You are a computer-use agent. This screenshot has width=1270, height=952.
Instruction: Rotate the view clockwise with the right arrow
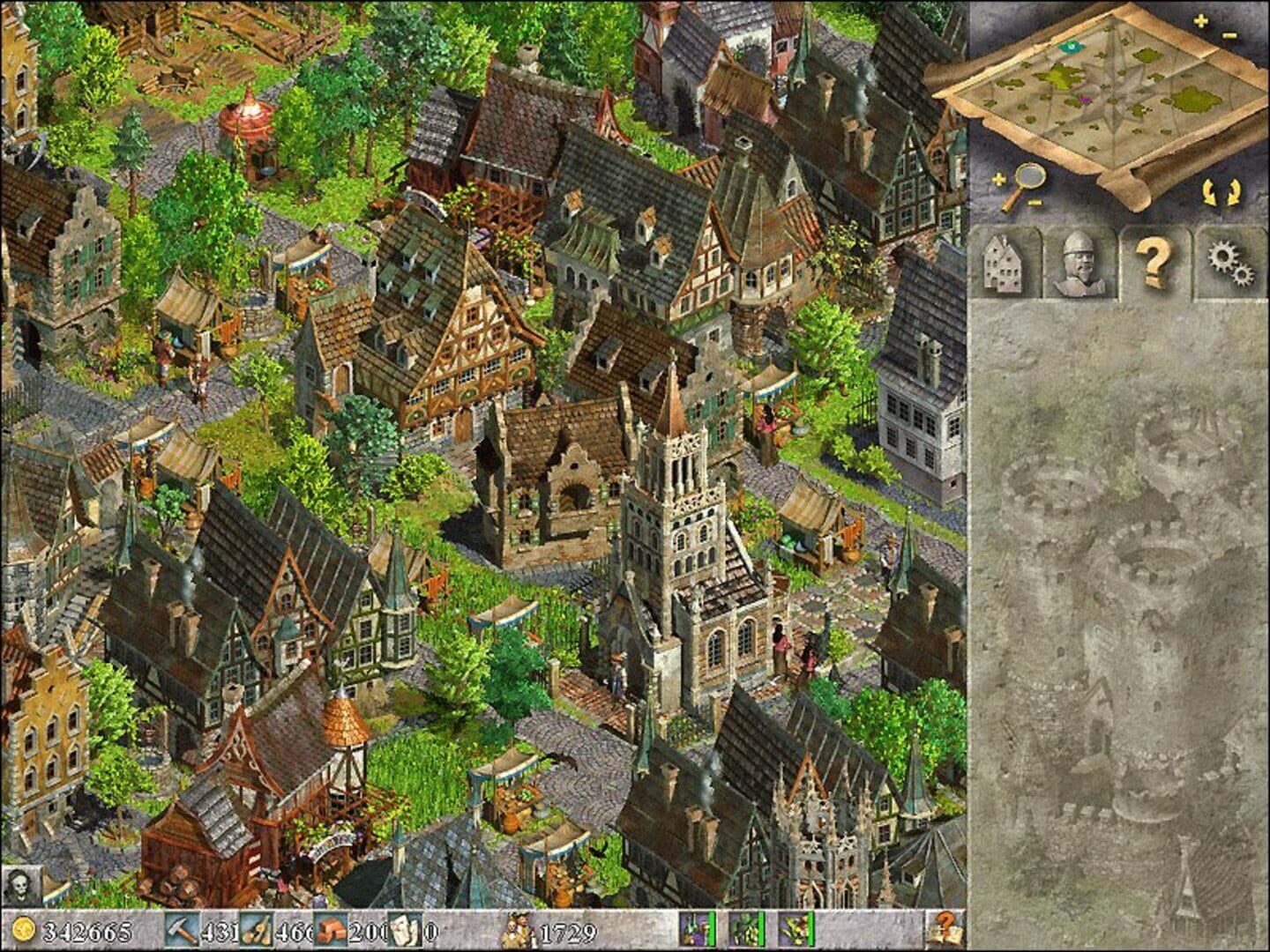pyautogui.click(x=1233, y=193)
